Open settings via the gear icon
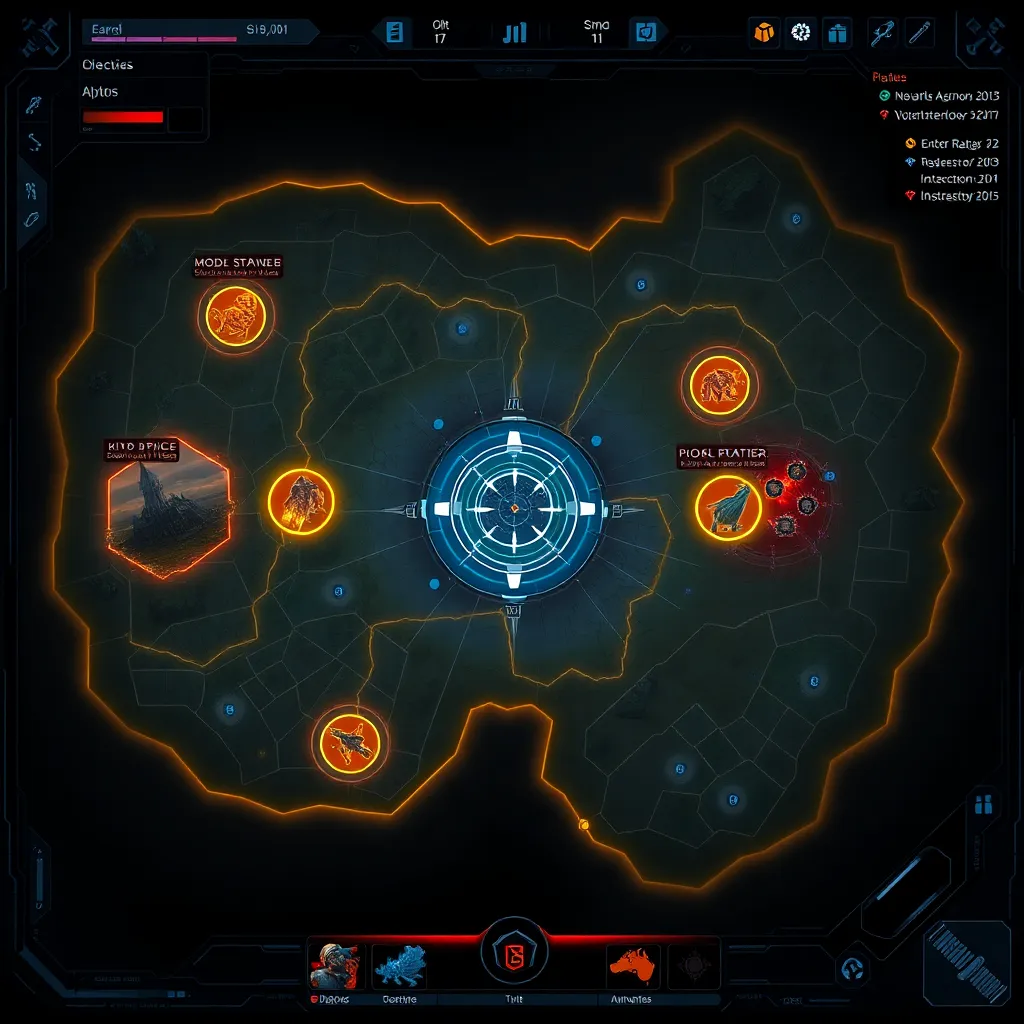The width and height of the screenshot is (1024, 1024). pyautogui.click(x=800, y=32)
